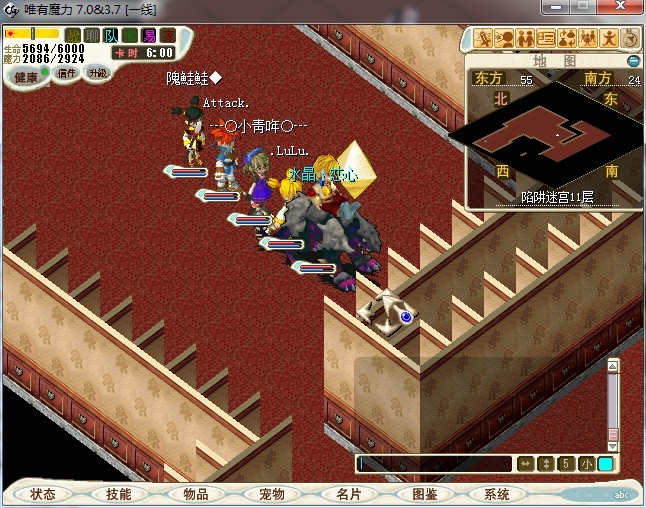The height and width of the screenshot is (508, 646).
Task: Open the 技能 skills menu
Action: [119, 494]
